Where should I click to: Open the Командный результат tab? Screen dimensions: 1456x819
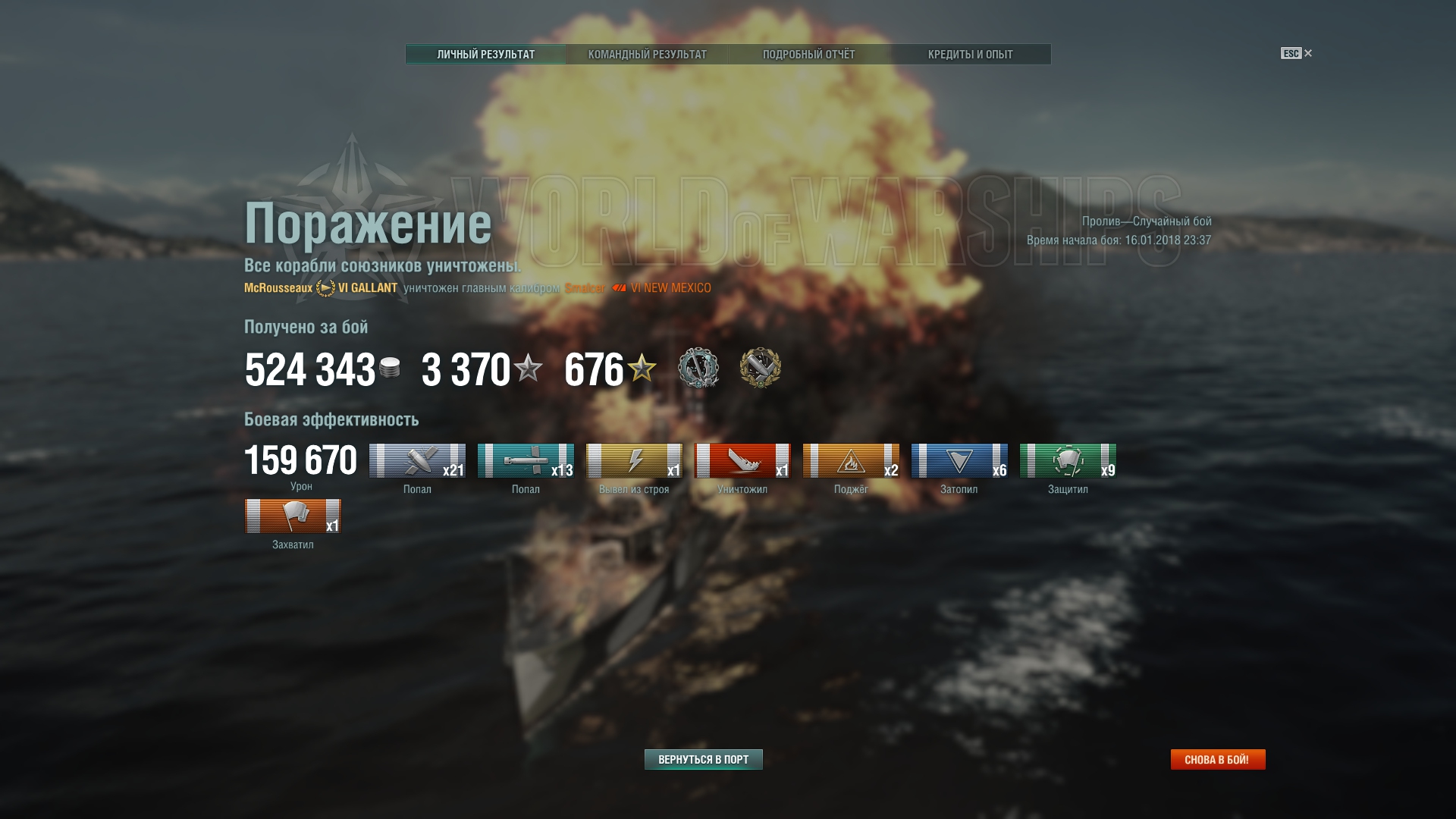647,55
